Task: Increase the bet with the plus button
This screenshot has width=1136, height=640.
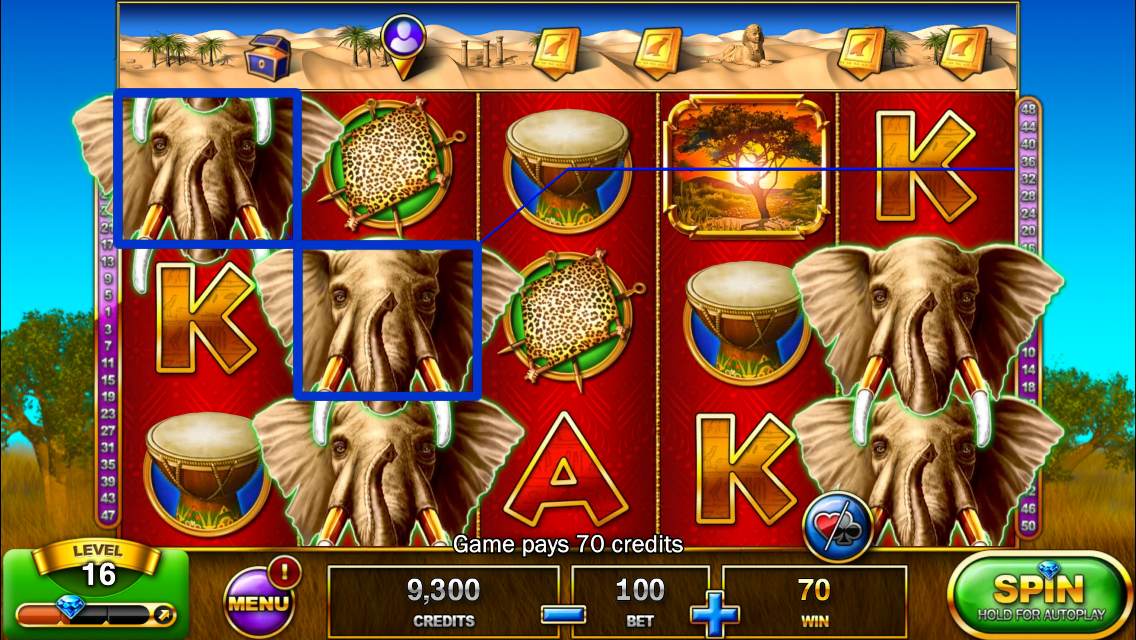Action: coord(715,614)
